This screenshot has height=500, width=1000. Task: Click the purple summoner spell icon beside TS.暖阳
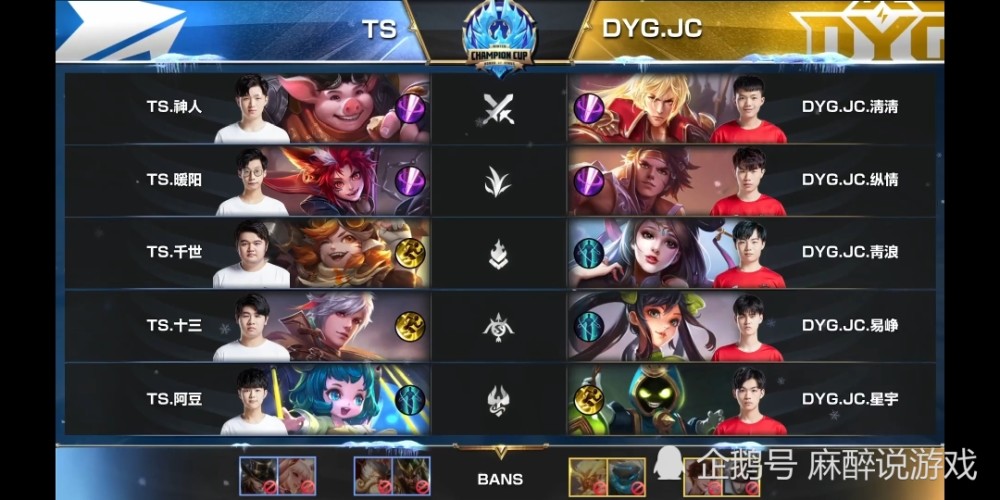click(x=410, y=181)
